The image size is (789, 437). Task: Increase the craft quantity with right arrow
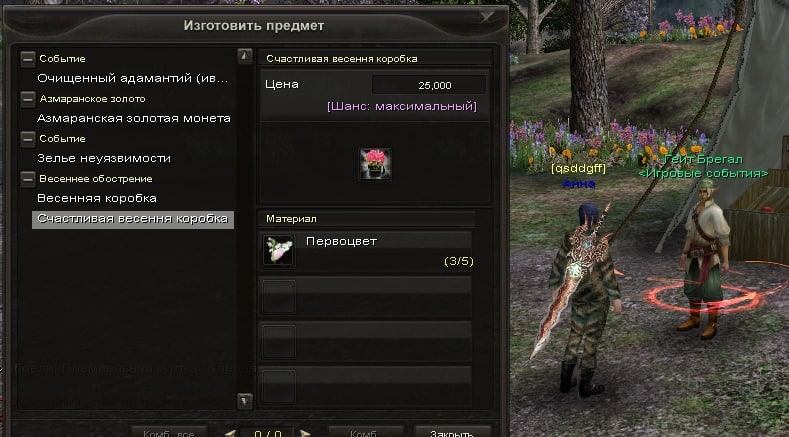pyautogui.click(x=304, y=434)
